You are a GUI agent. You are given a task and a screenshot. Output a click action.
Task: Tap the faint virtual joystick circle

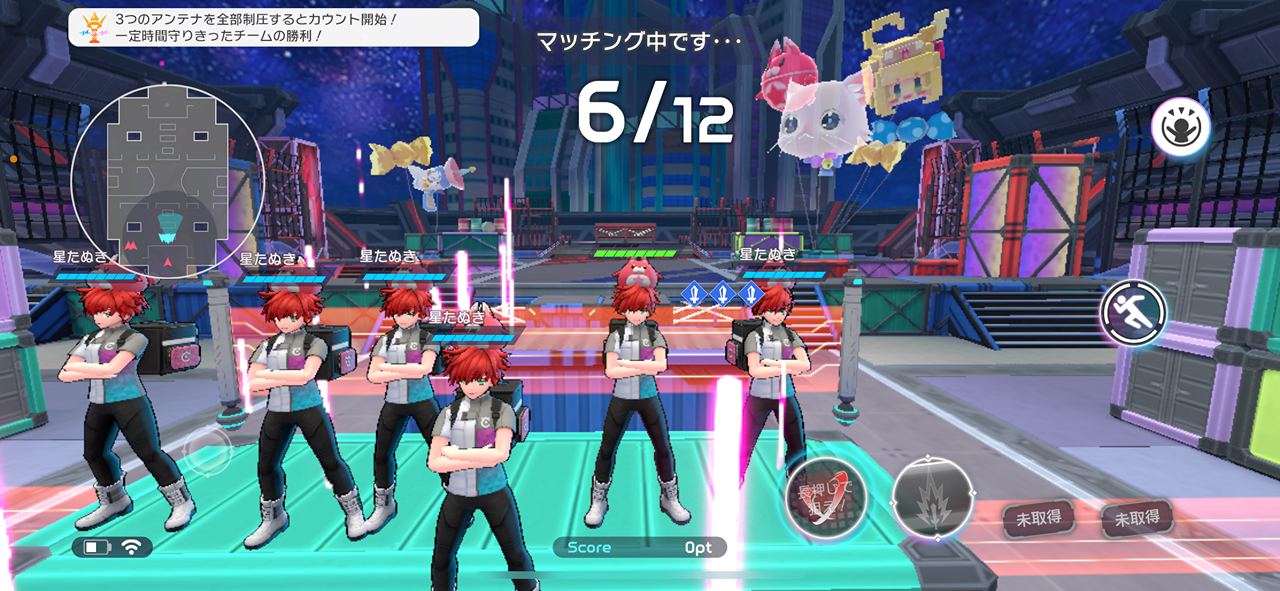[207, 452]
